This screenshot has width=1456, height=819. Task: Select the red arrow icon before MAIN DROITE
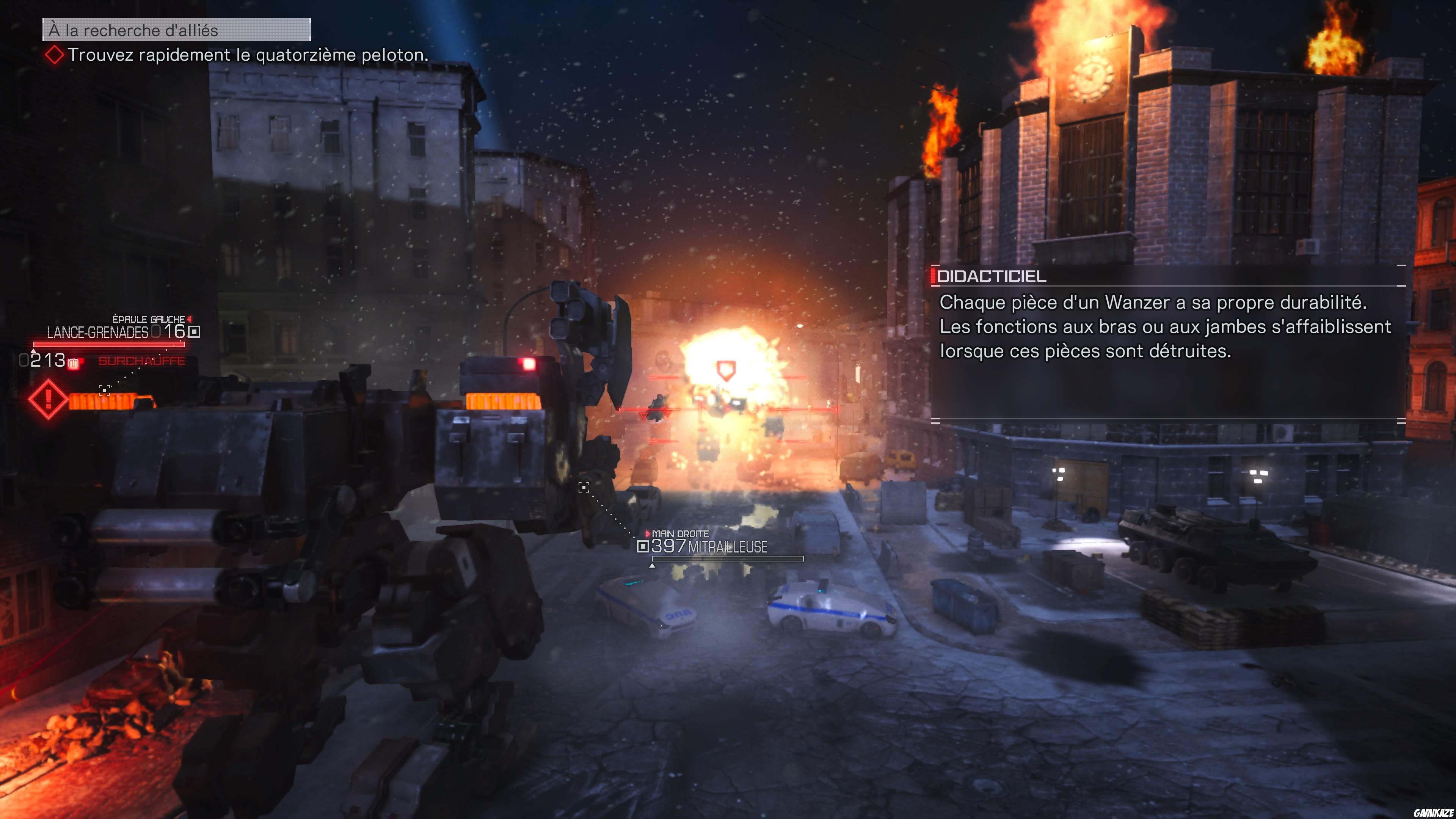coord(648,533)
